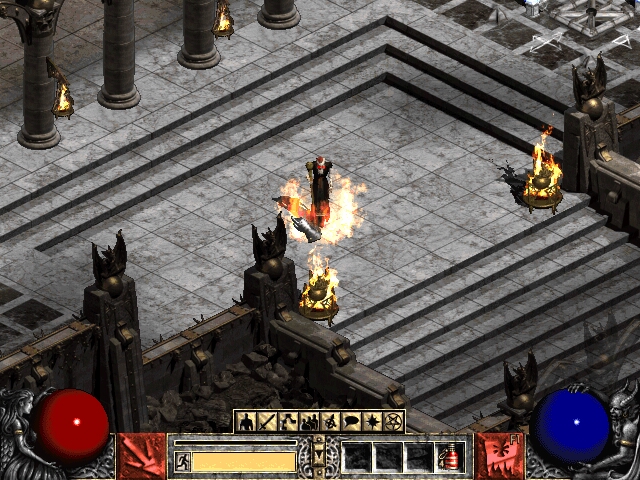Open the message log speech bubble

point(352,421)
